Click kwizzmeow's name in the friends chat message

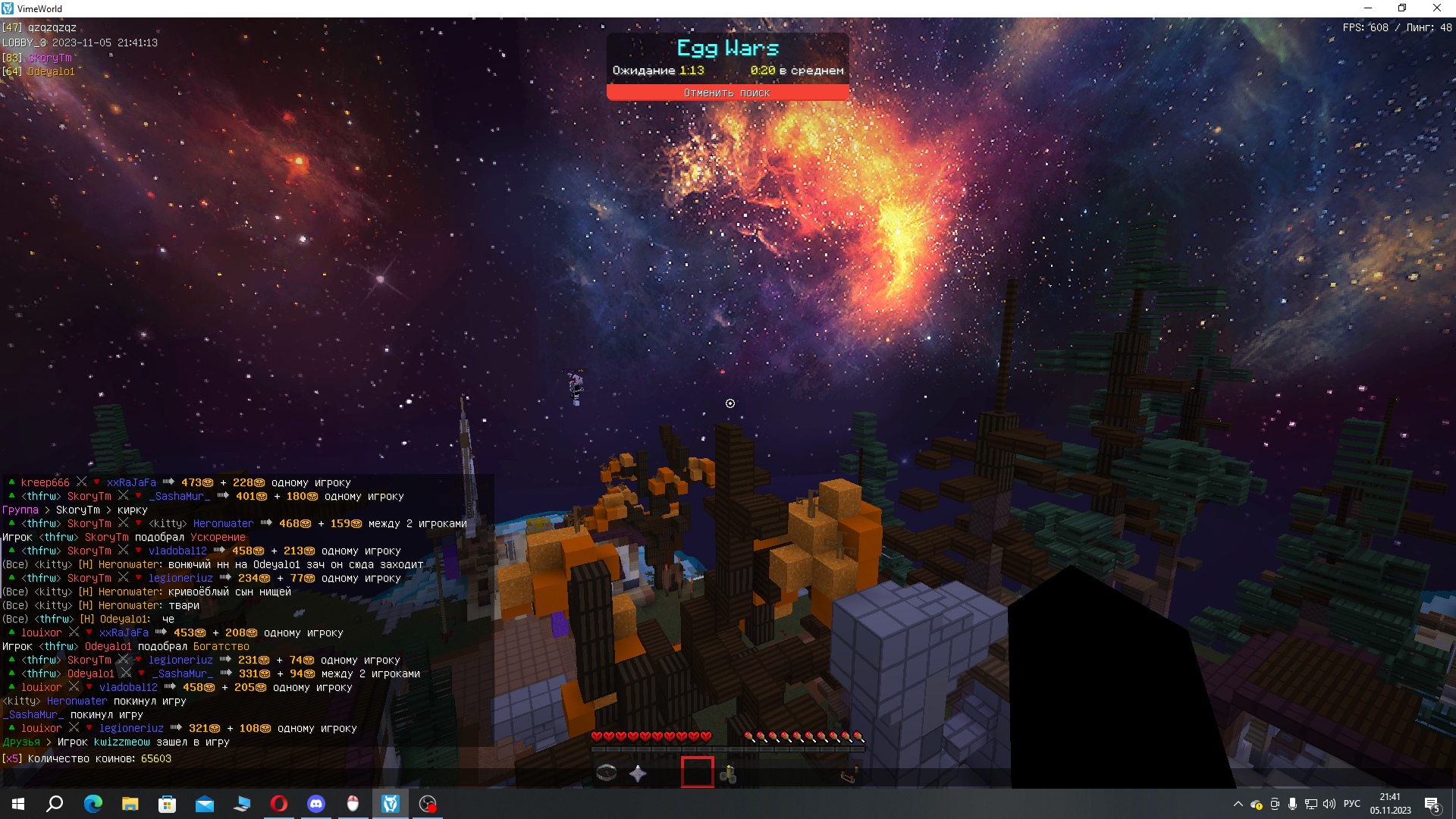(x=122, y=742)
